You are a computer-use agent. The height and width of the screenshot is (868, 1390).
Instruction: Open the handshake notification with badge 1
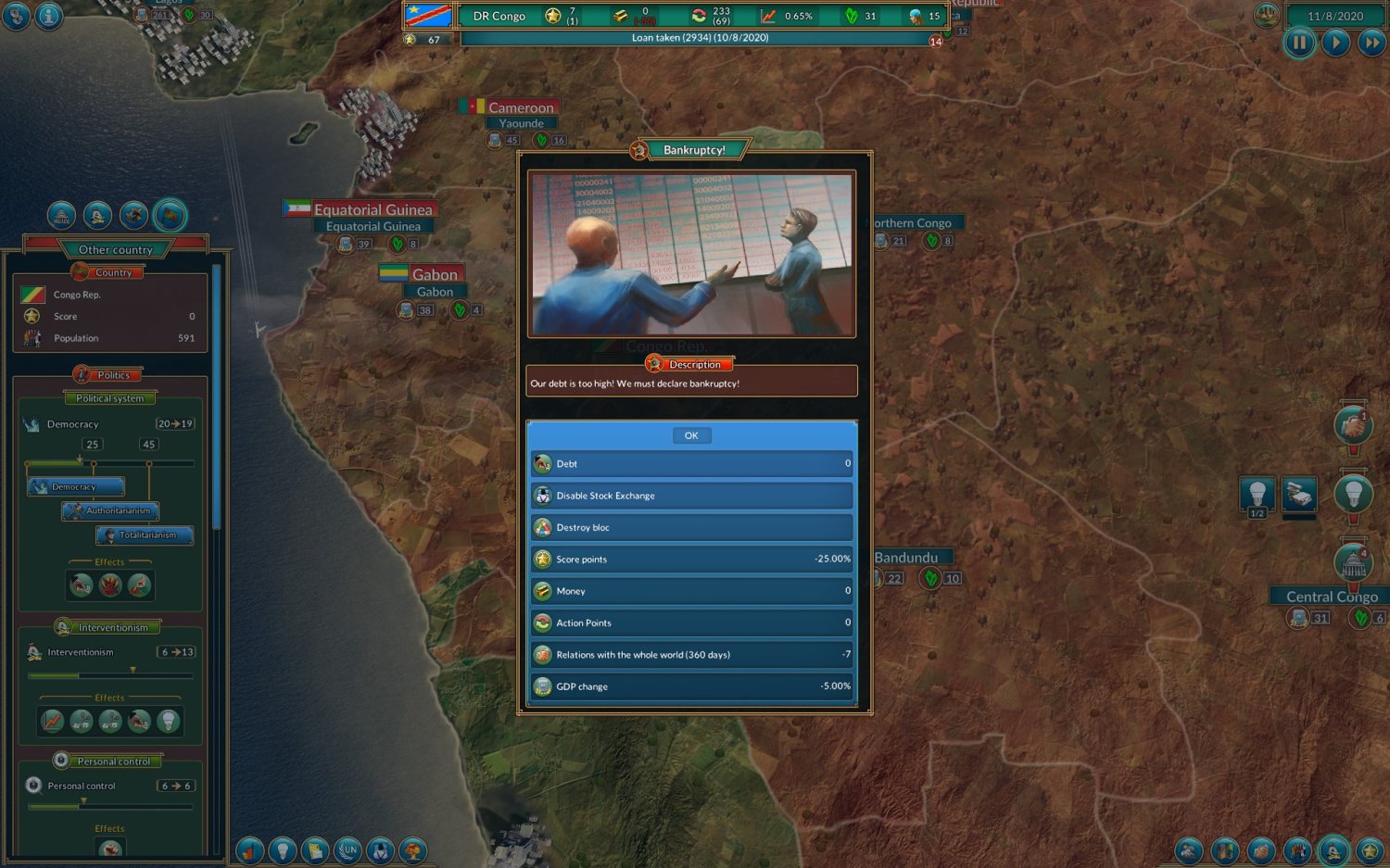coord(1353,426)
